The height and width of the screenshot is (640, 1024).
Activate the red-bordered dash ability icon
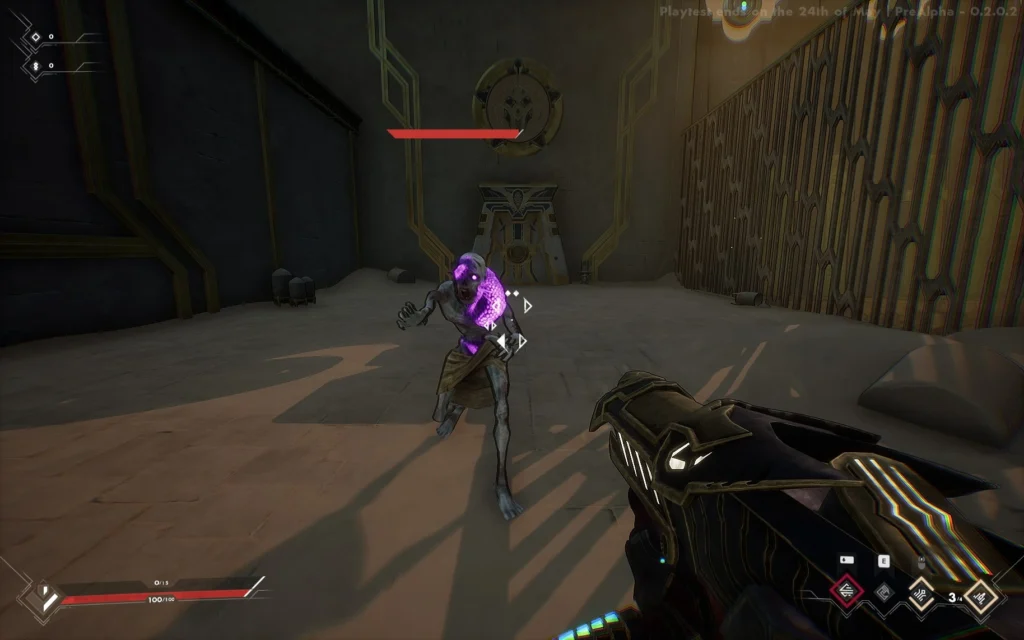coord(848,592)
